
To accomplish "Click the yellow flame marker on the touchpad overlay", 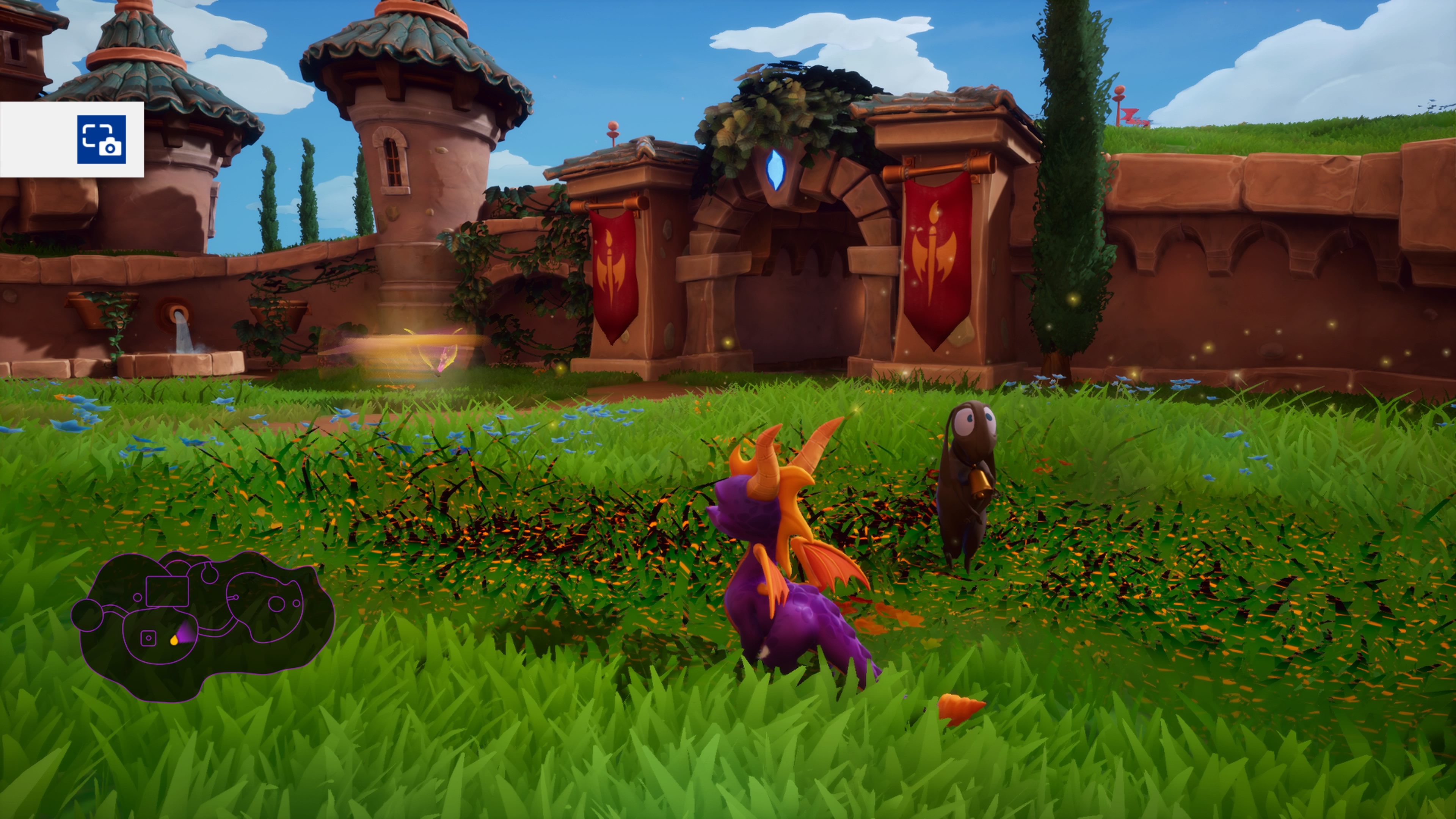I will point(174,641).
